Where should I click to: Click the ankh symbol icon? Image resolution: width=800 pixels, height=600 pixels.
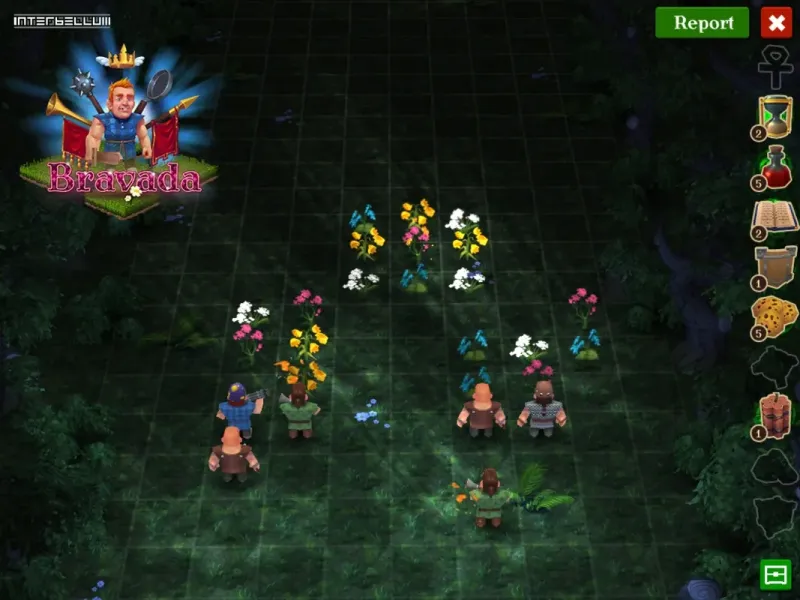click(775, 65)
